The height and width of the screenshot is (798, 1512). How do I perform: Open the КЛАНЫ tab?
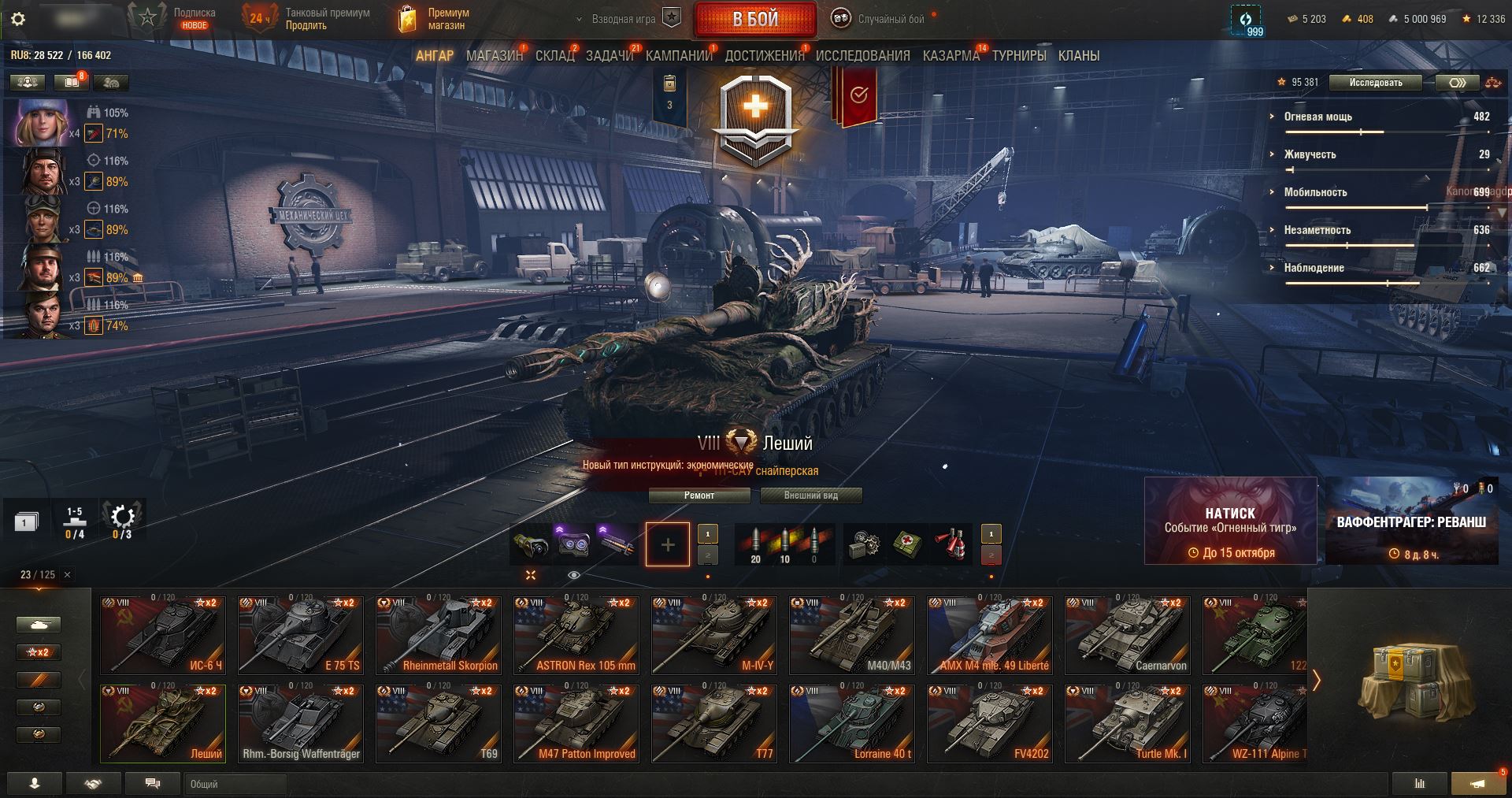click(1078, 56)
